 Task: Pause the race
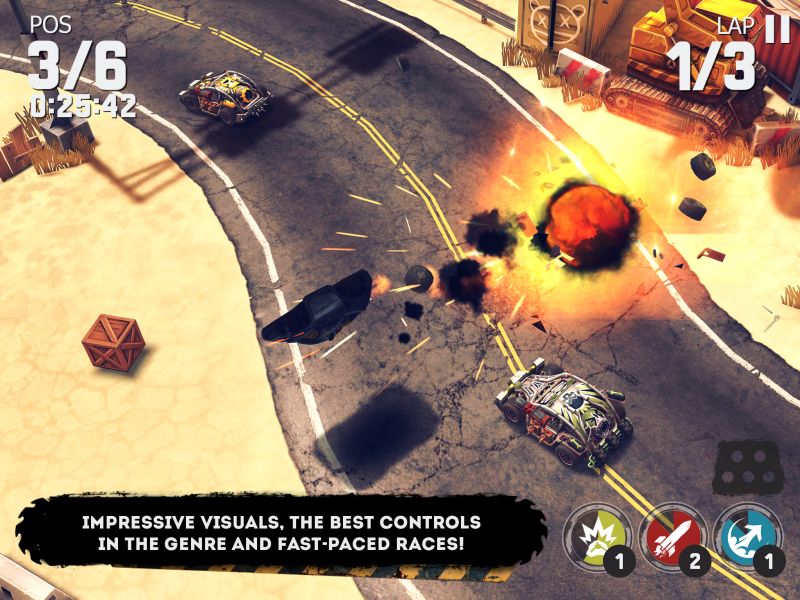coord(776,28)
